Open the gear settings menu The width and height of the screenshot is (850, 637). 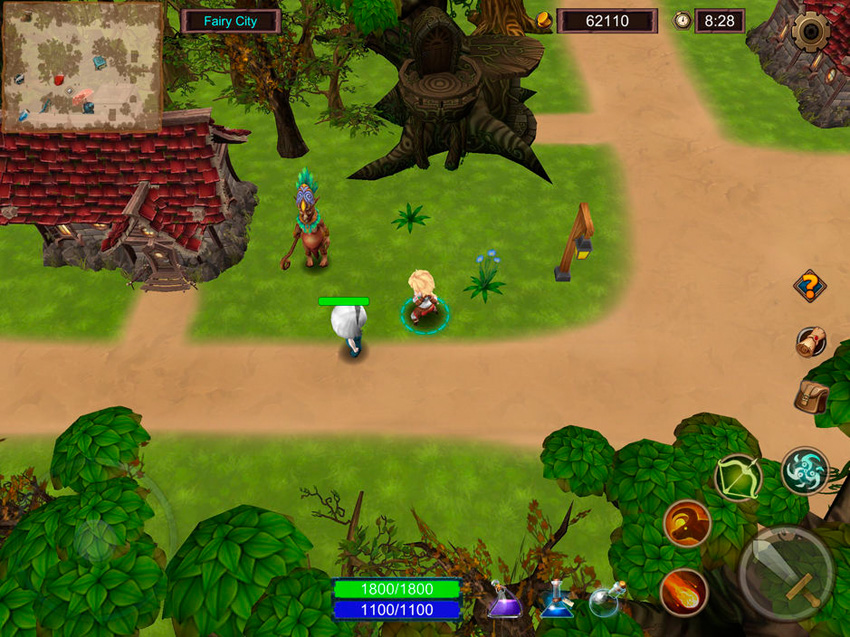810,32
